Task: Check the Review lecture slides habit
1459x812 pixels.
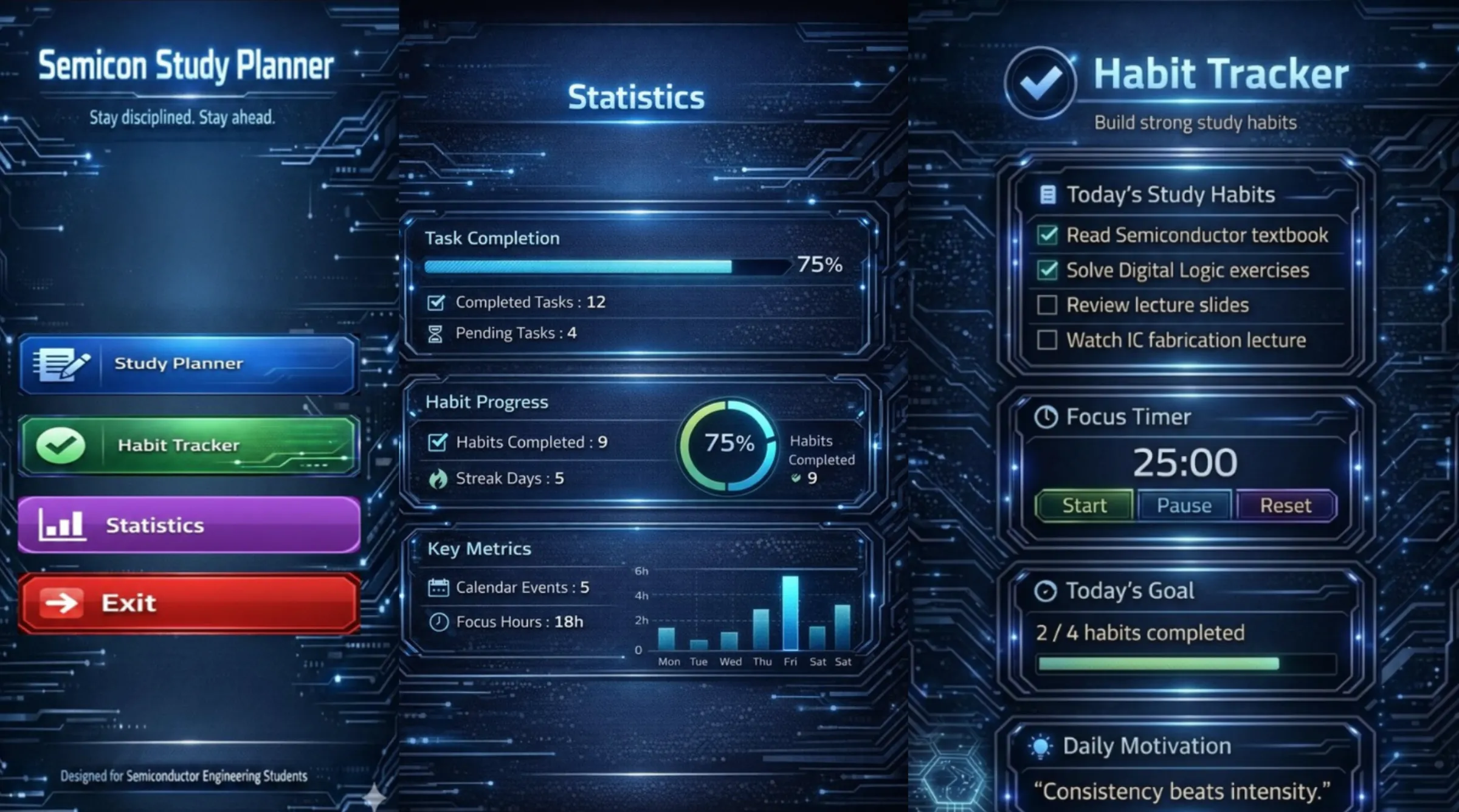Action: (x=1048, y=304)
